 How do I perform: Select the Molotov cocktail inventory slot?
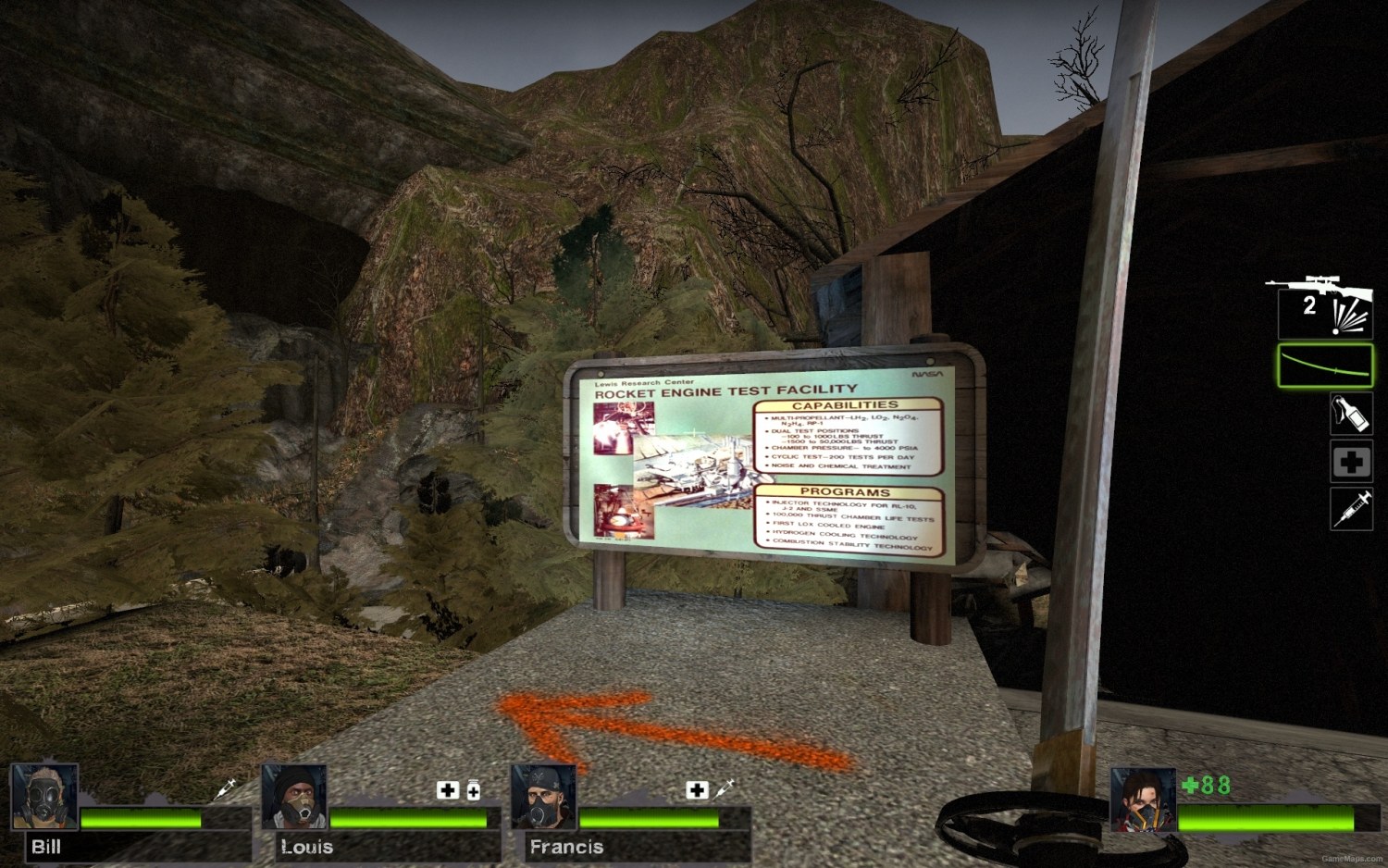[1350, 415]
